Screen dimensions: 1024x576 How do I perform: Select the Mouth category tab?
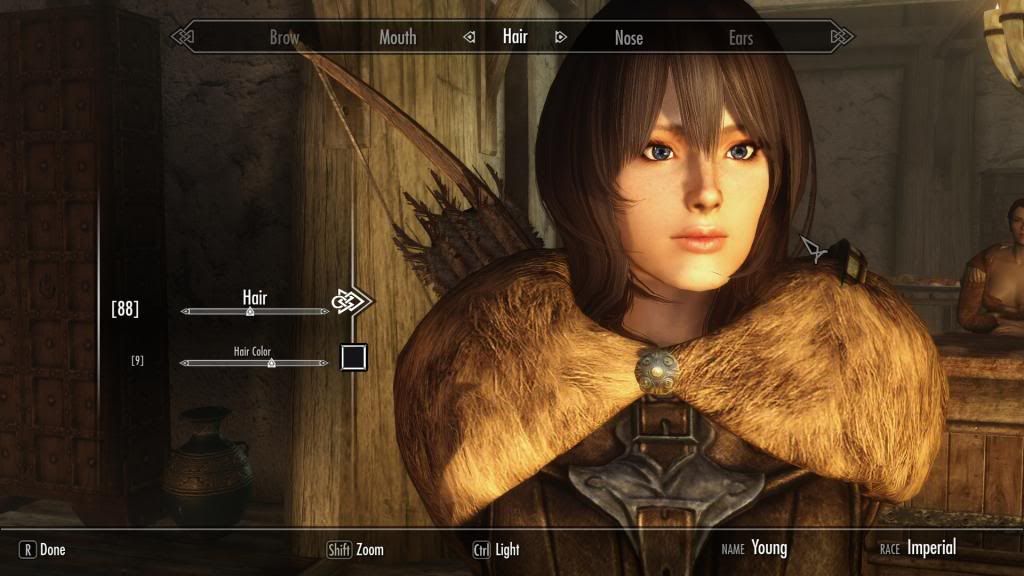[397, 38]
